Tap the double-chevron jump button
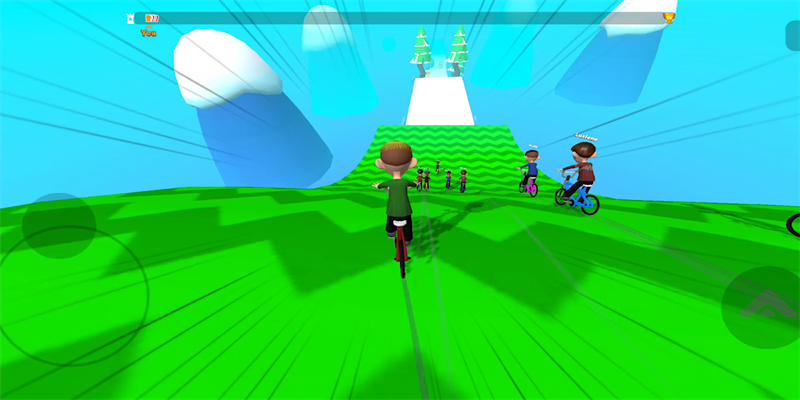This screenshot has width=800, height=400. 762,306
